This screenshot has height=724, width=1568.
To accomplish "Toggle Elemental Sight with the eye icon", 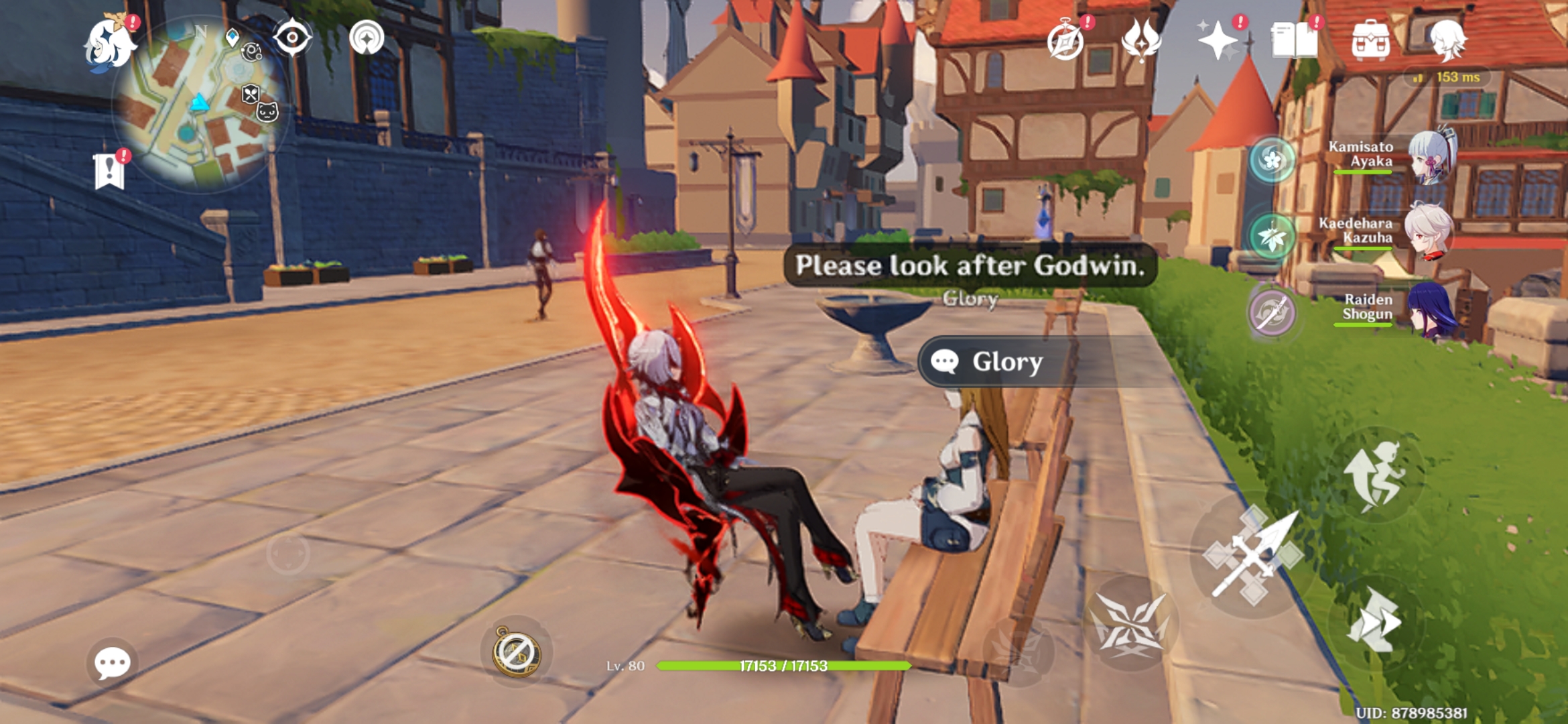I will pyautogui.click(x=291, y=38).
